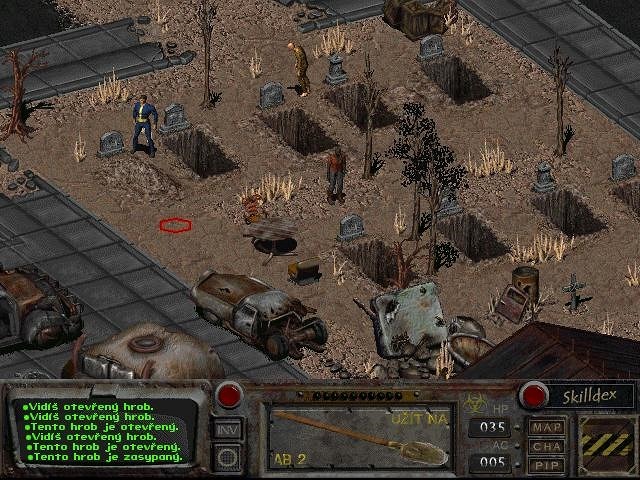Screen dimensions: 640x480
Task: Open the MAP screen
Action: (x=547, y=428)
